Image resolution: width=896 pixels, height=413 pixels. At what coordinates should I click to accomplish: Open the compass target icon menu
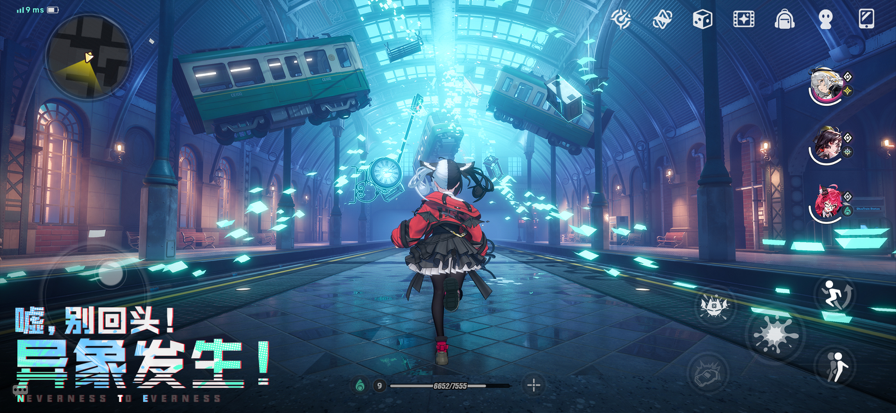pyautogui.click(x=621, y=18)
